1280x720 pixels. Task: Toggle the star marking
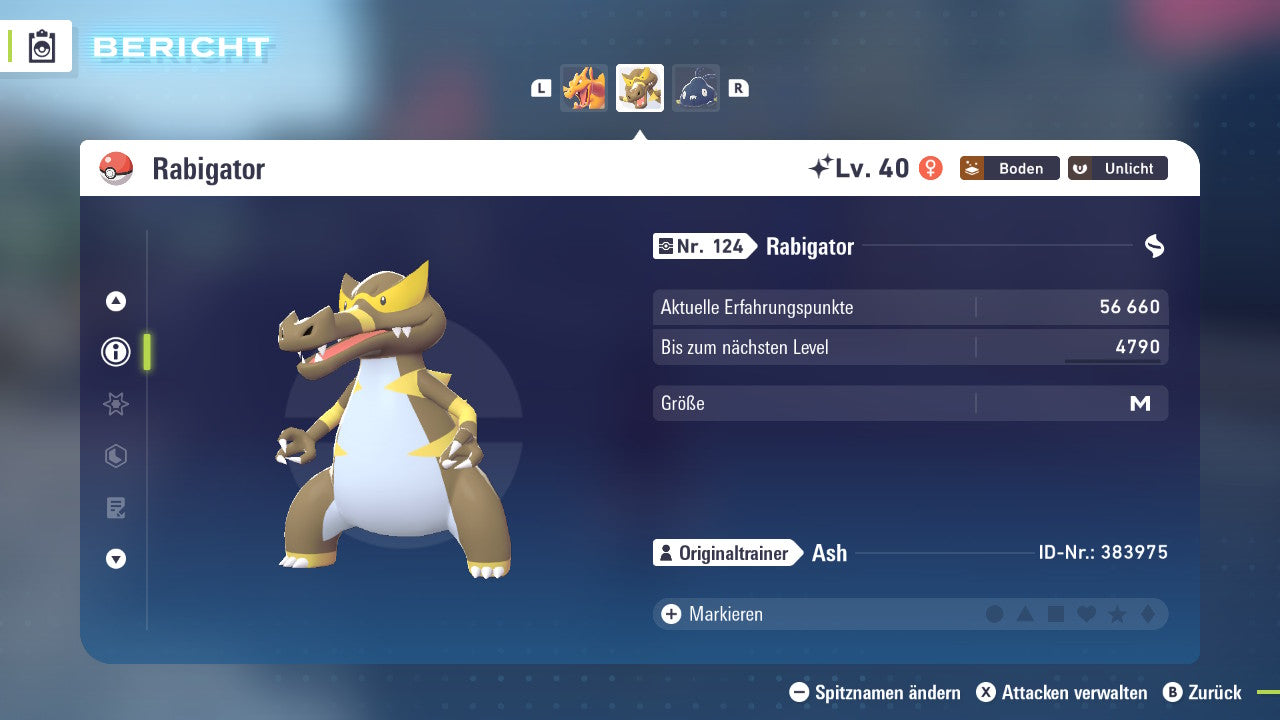1117,614
